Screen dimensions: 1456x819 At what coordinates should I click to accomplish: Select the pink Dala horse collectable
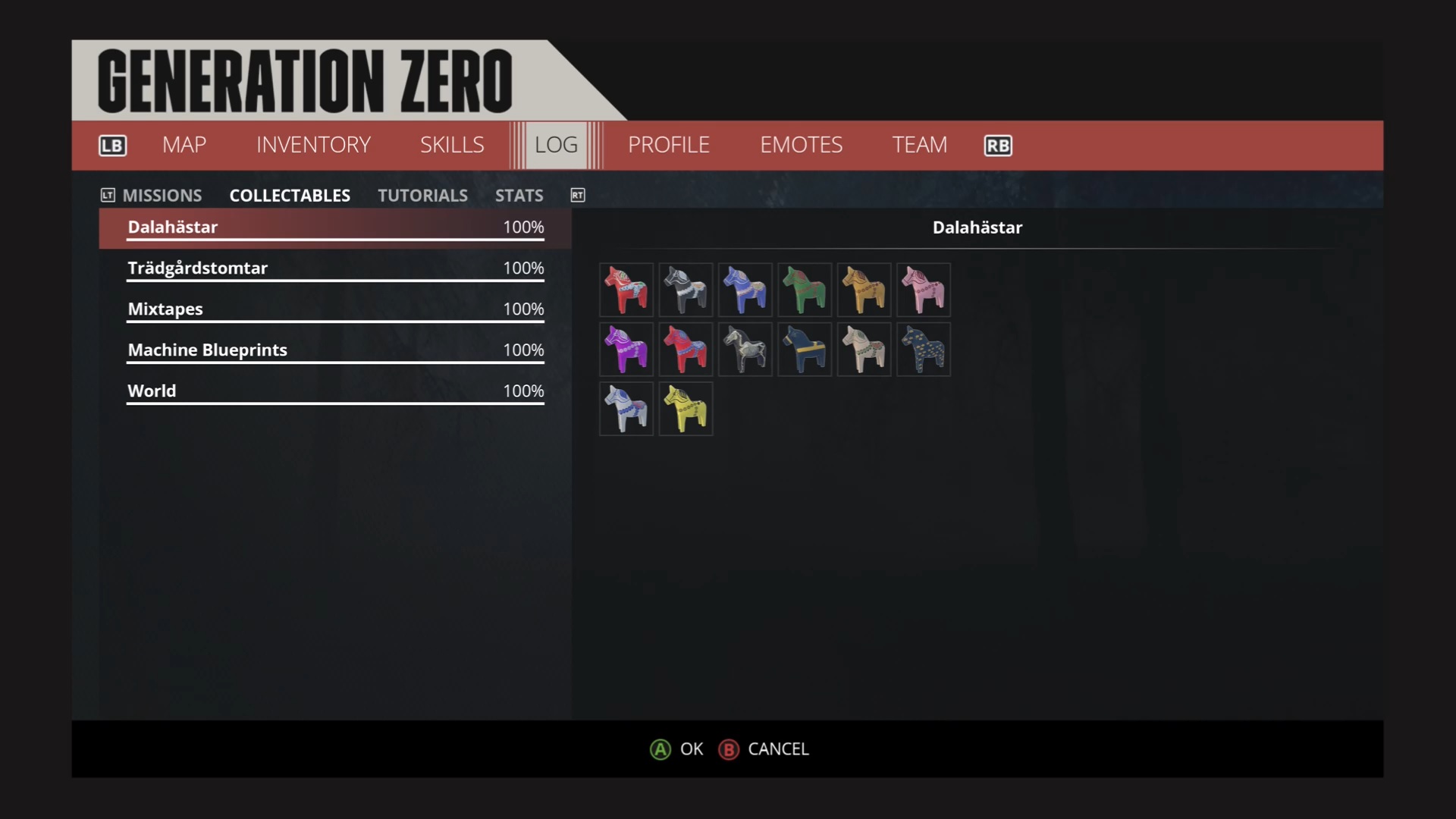[x=924, y=290]
